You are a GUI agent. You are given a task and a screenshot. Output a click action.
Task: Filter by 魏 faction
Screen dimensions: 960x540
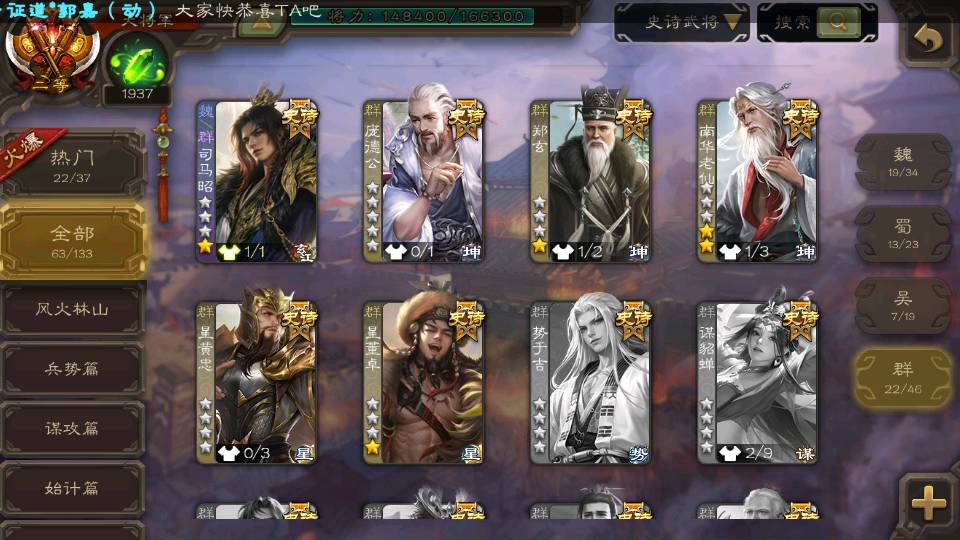click(903, 160)
